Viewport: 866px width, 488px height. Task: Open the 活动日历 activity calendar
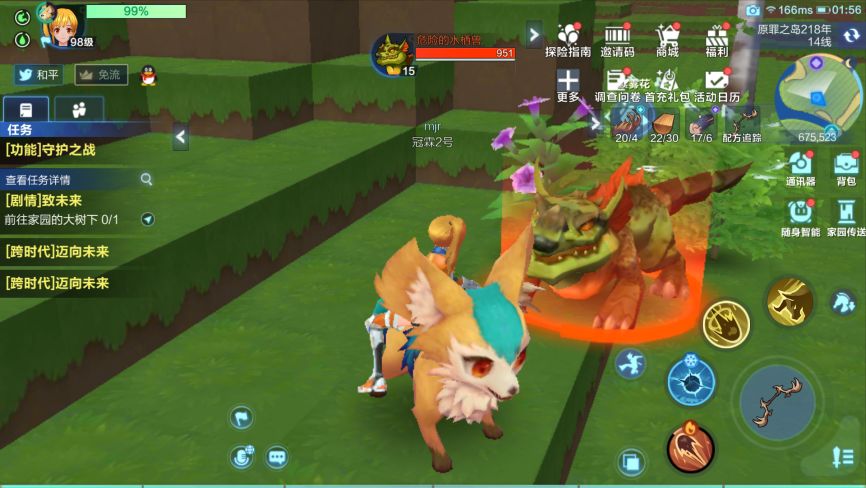pos(717,86)
